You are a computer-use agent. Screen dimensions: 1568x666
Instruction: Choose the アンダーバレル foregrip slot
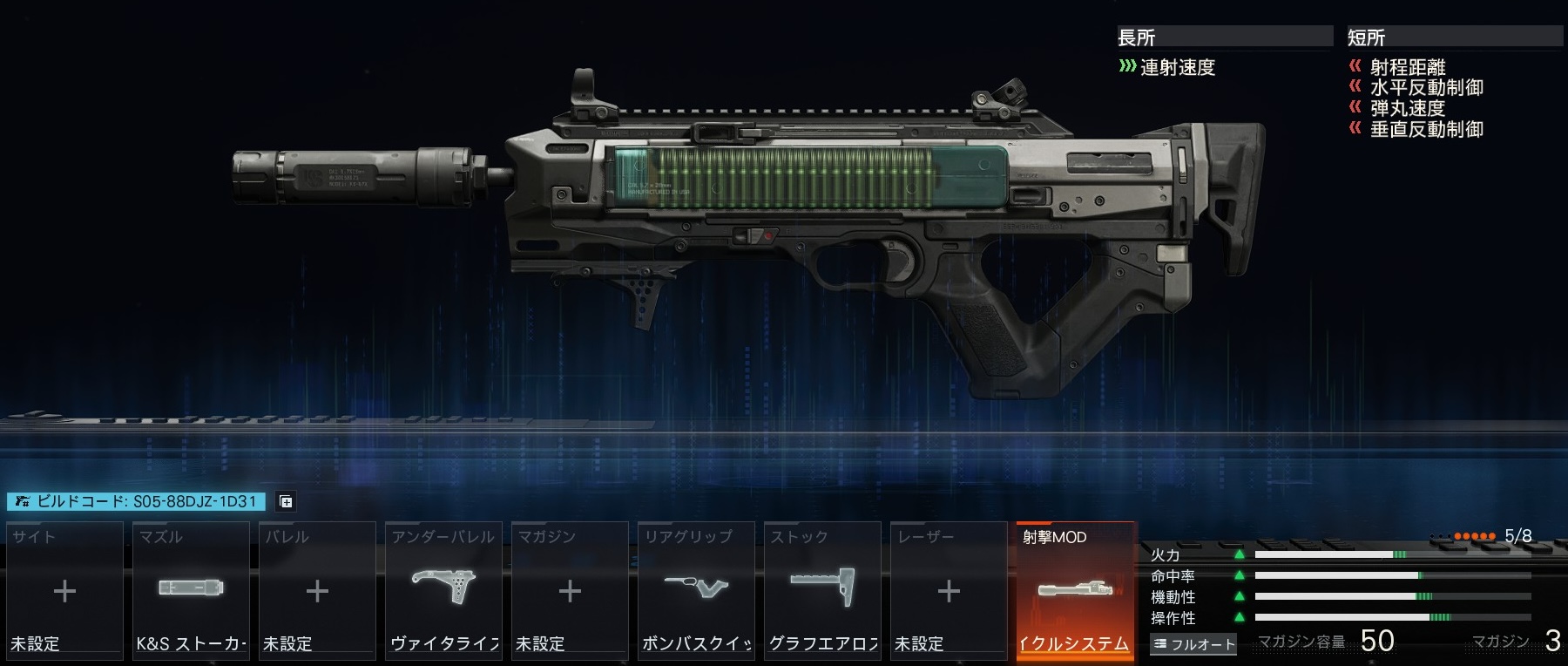point(443,590)
